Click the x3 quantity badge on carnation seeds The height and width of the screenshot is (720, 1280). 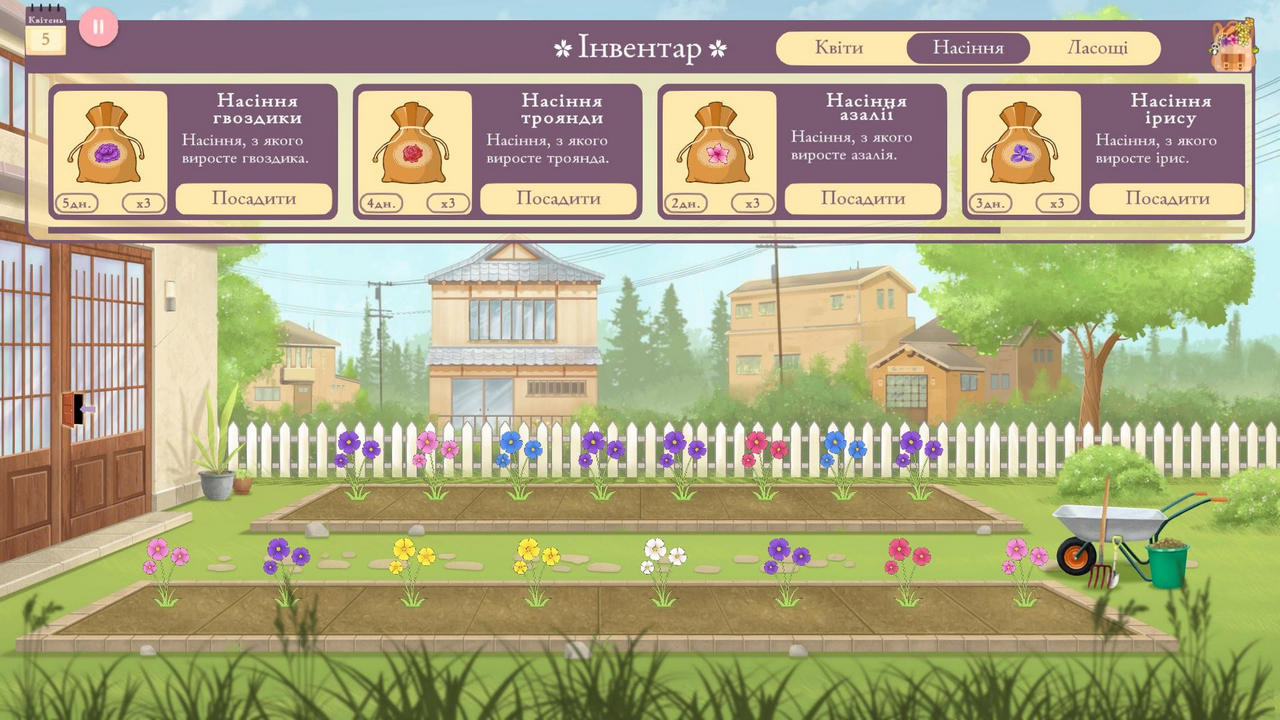(x=142, y=202)
